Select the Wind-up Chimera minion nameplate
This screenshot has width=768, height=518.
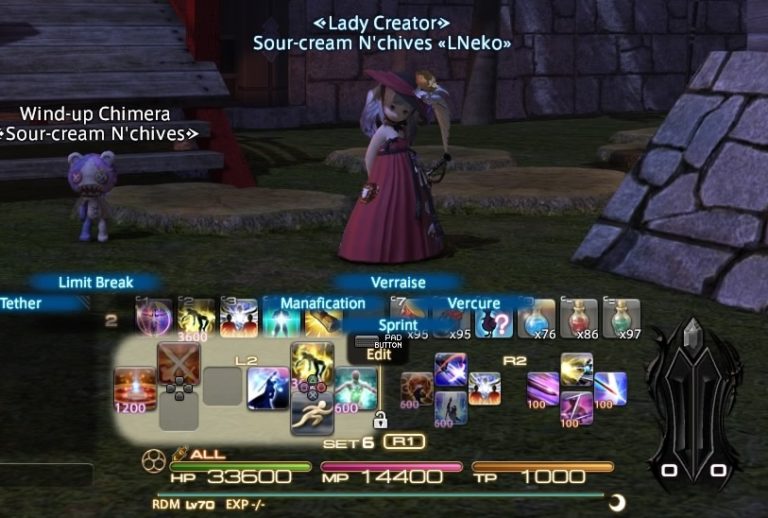click(95, 114)
